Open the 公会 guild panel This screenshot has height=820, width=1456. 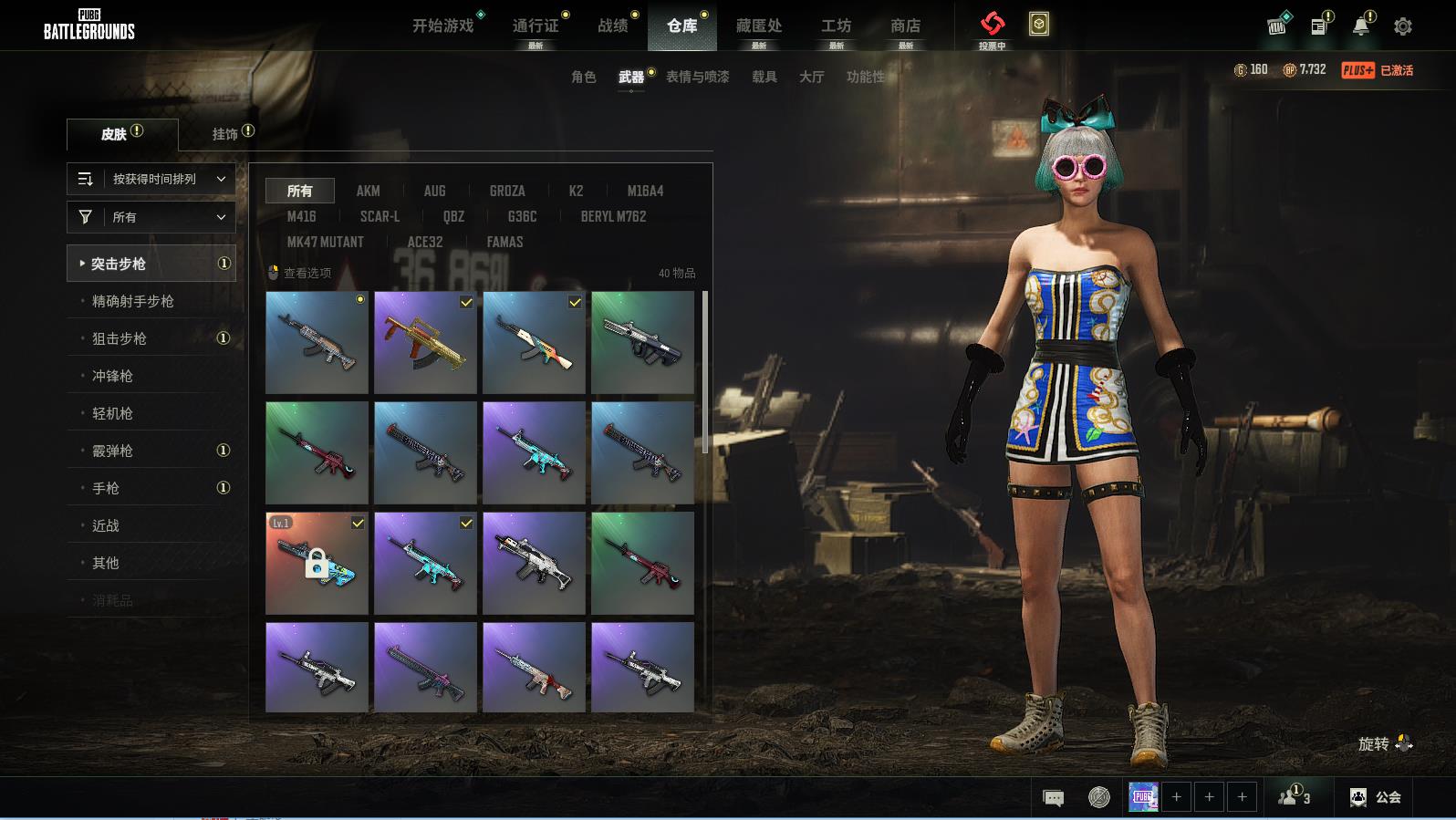tap(1376, 797)
